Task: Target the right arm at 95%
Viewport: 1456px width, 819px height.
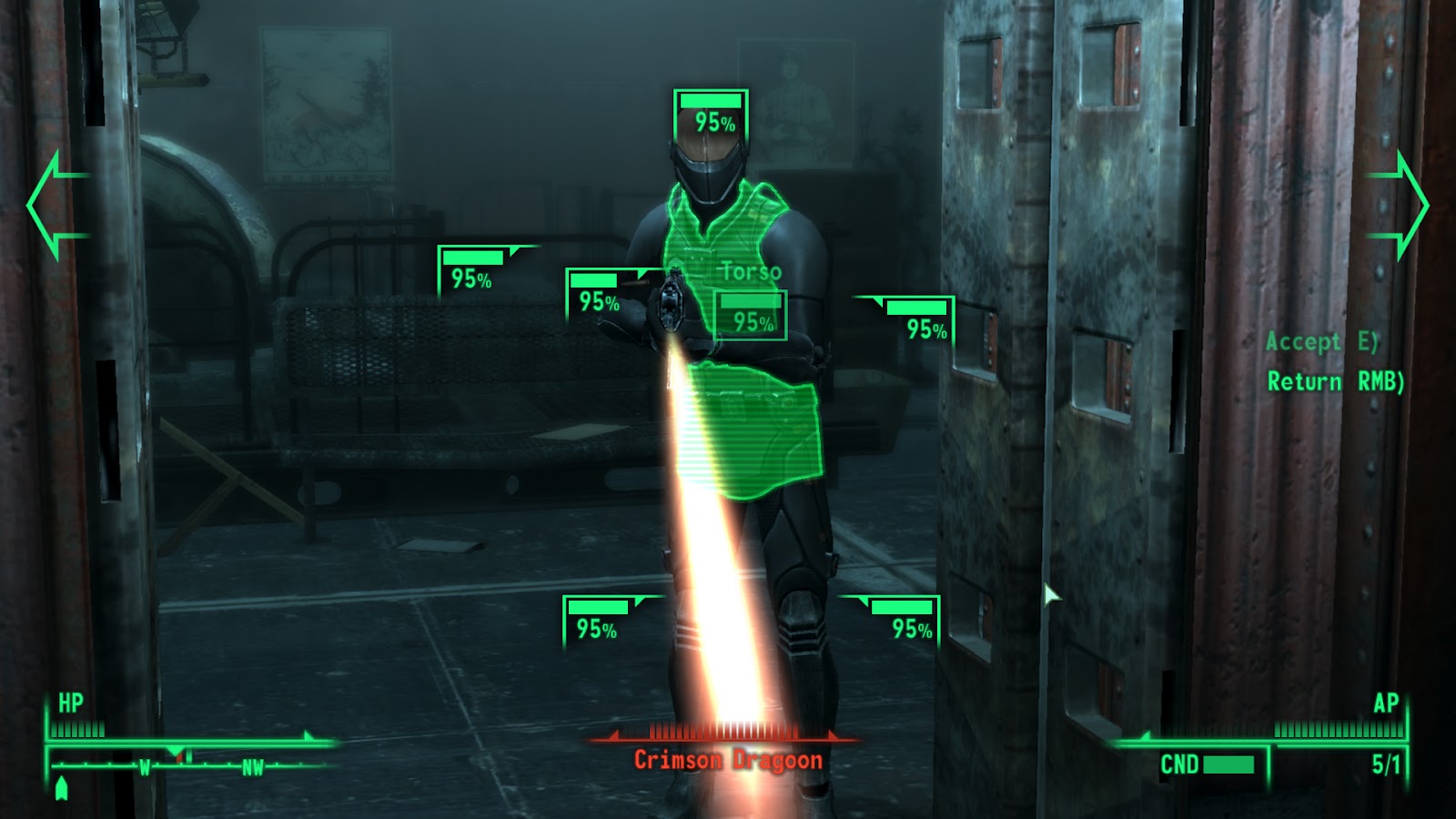Action: pos(910,314)
